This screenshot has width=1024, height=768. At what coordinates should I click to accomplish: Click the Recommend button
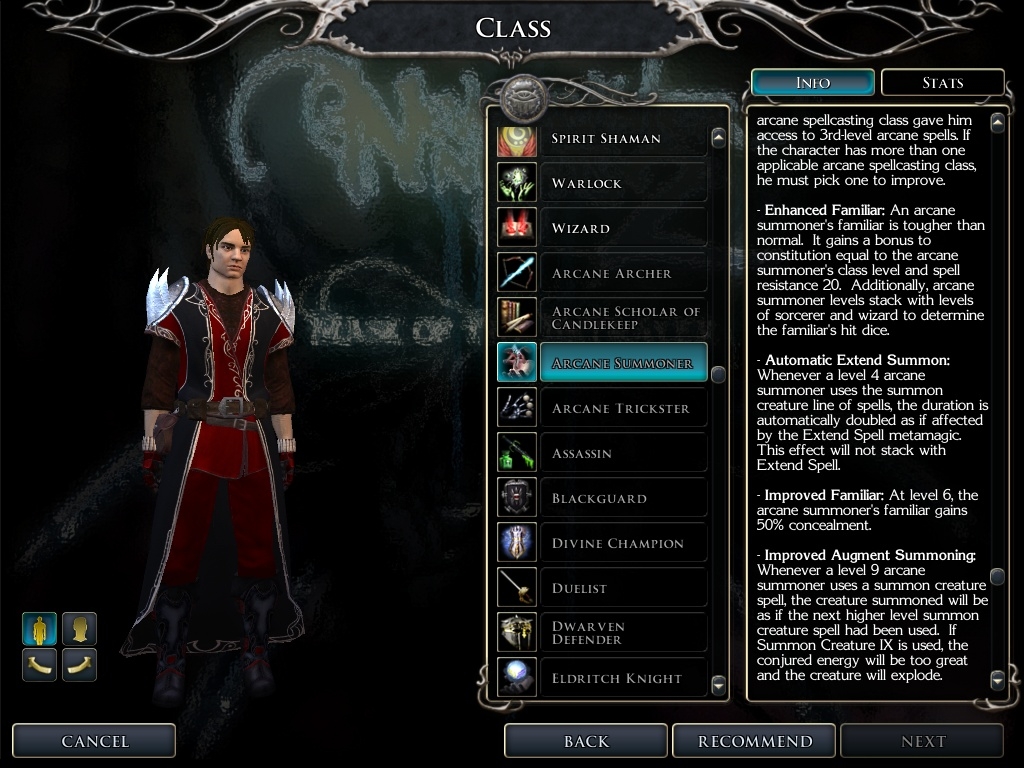pyautogui.click(x=755, y=741)
